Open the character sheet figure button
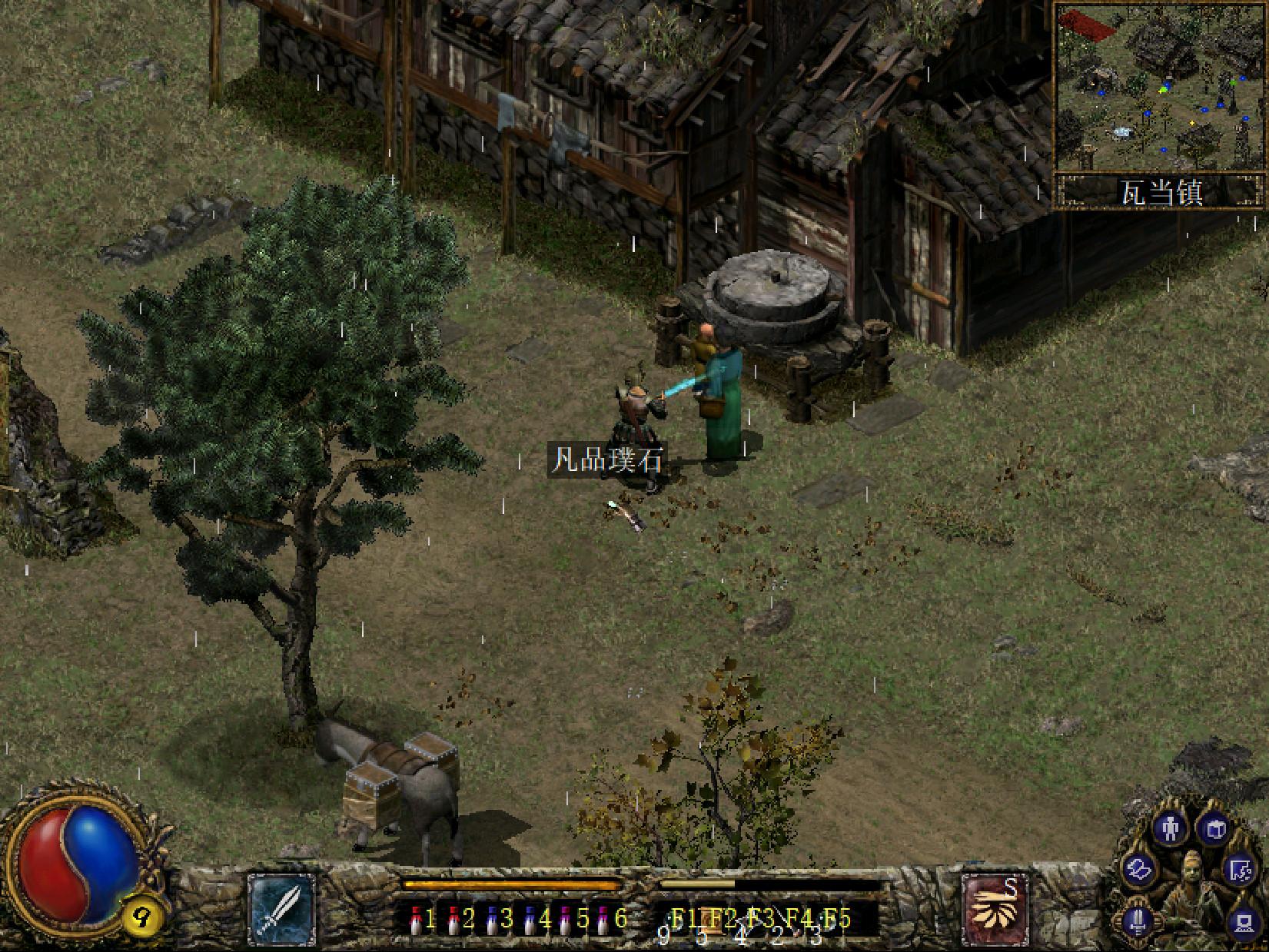This screenshot has height=952, width=1269. coord(1171,829)
